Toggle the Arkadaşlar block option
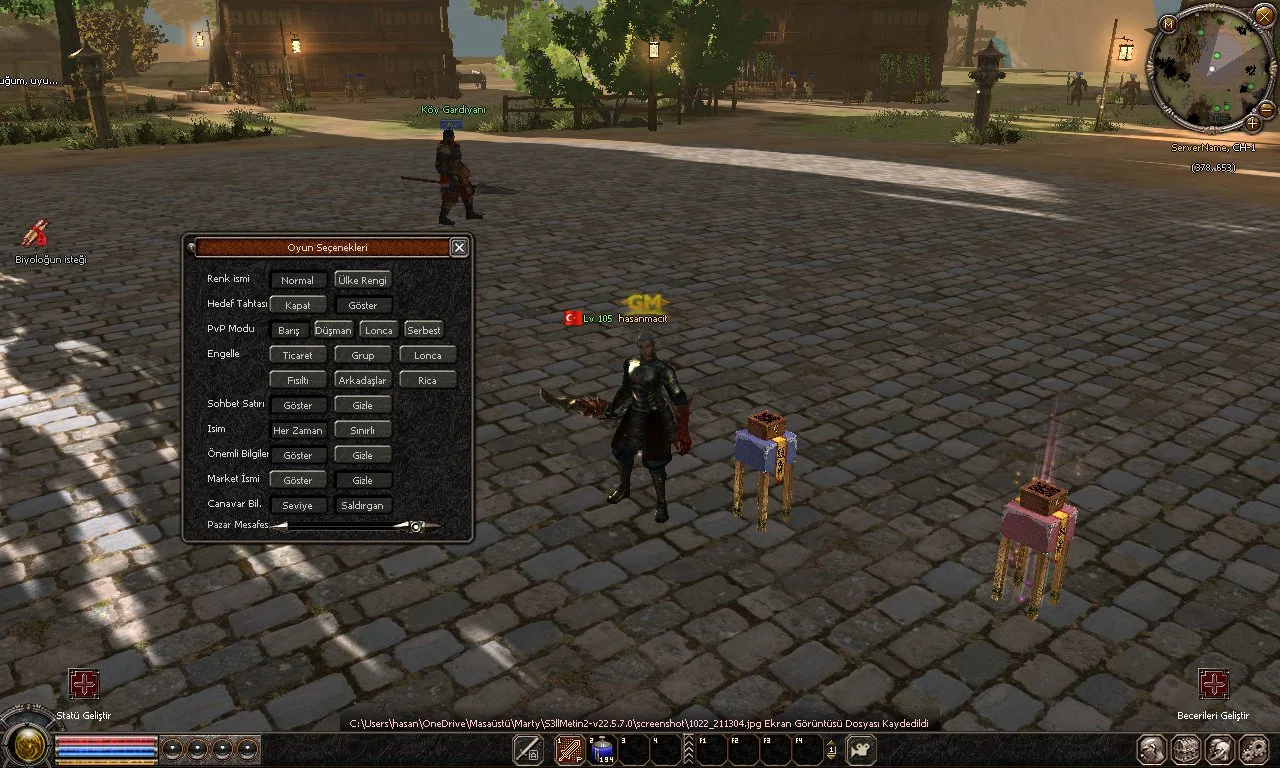Viewport: 1280px width, 768px height. click(362, 380)
